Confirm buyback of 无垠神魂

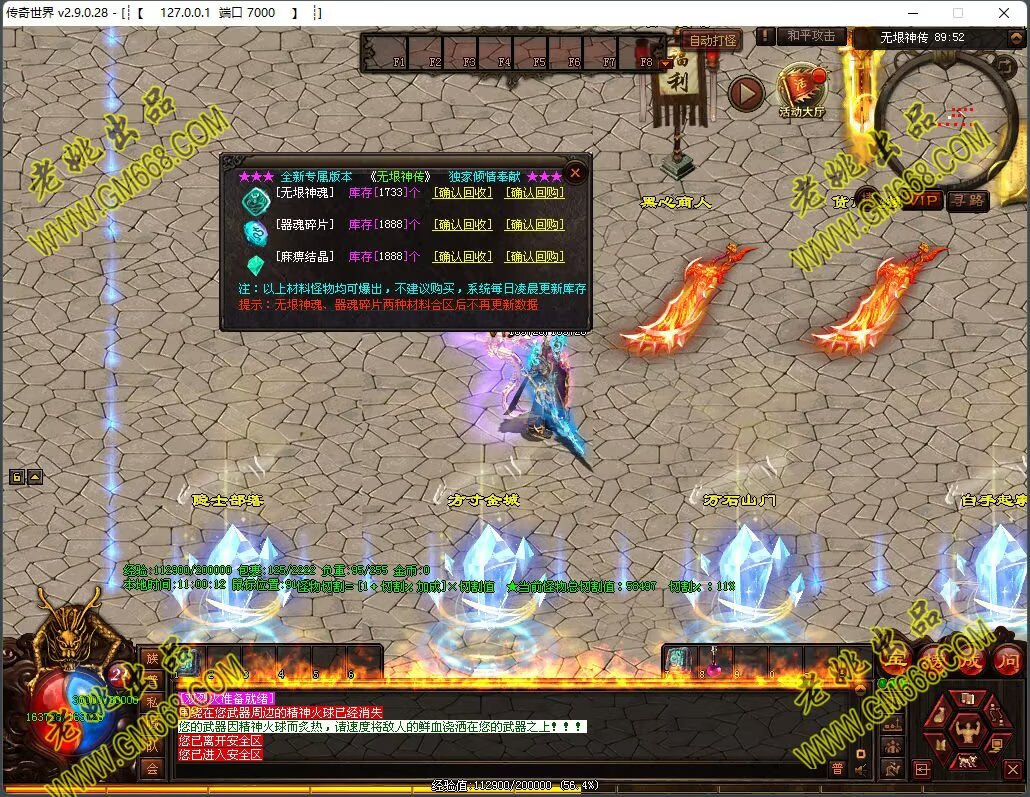534,193
